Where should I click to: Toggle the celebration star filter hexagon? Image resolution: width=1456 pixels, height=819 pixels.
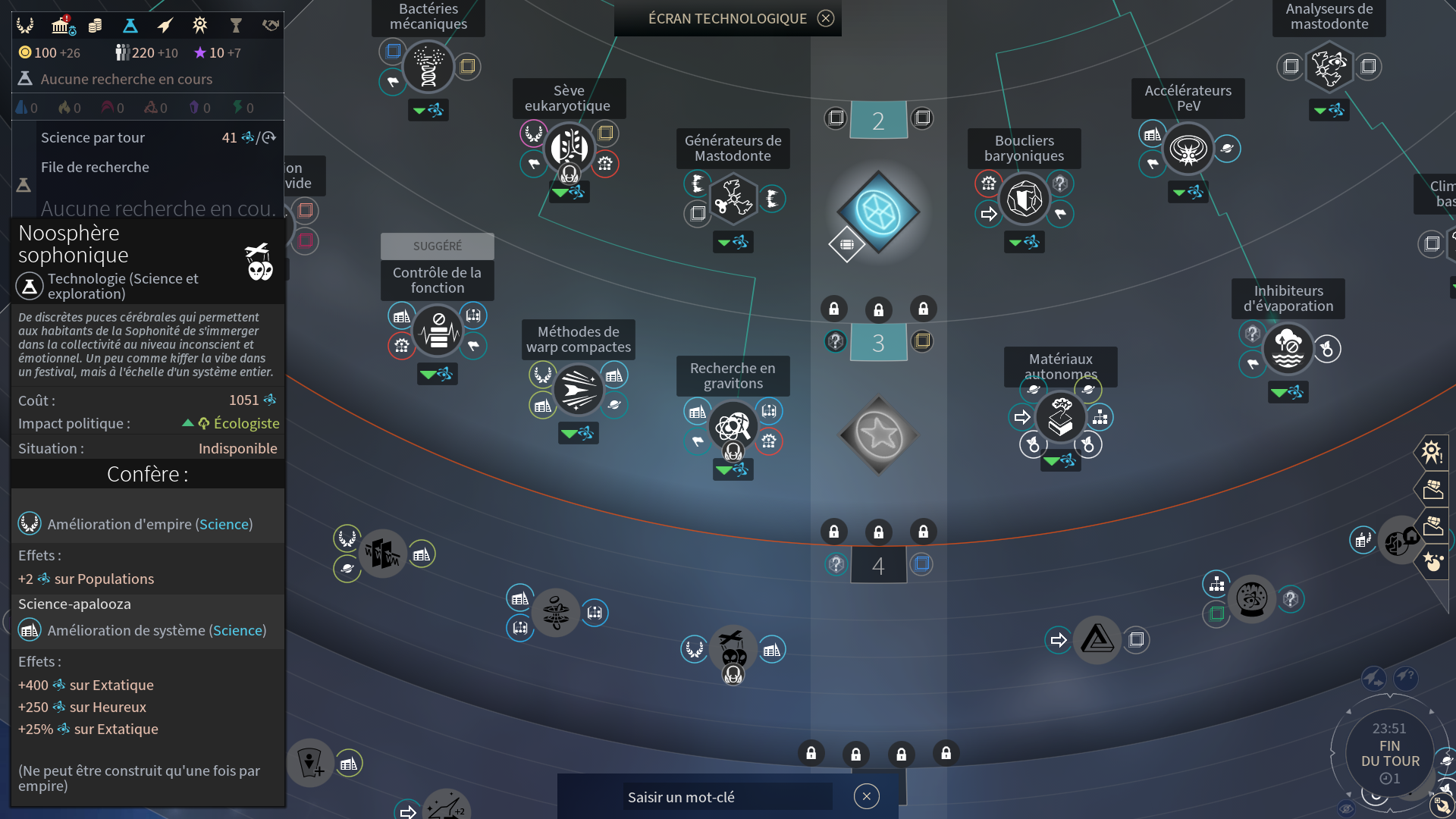pyautogui.click(x=1432, y=563)
